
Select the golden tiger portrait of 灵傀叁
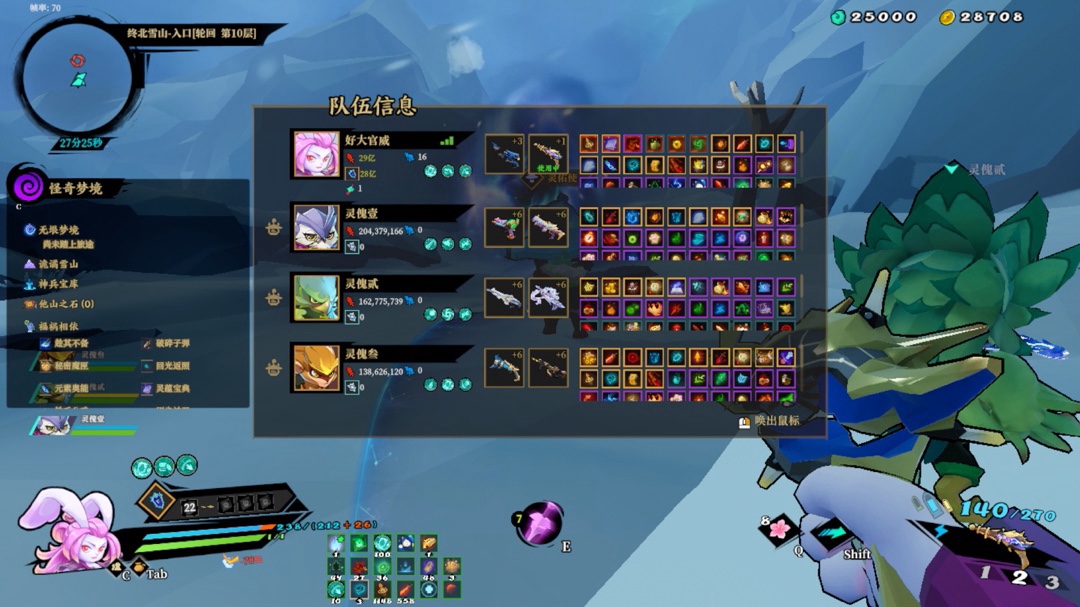[316, 368]
